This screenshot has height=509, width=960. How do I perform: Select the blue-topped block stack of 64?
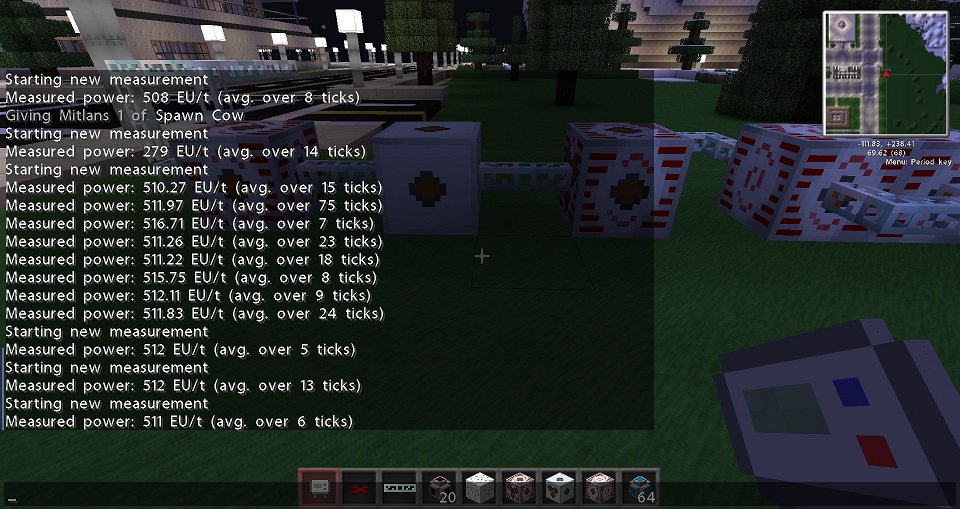click(x=639, y=488)
